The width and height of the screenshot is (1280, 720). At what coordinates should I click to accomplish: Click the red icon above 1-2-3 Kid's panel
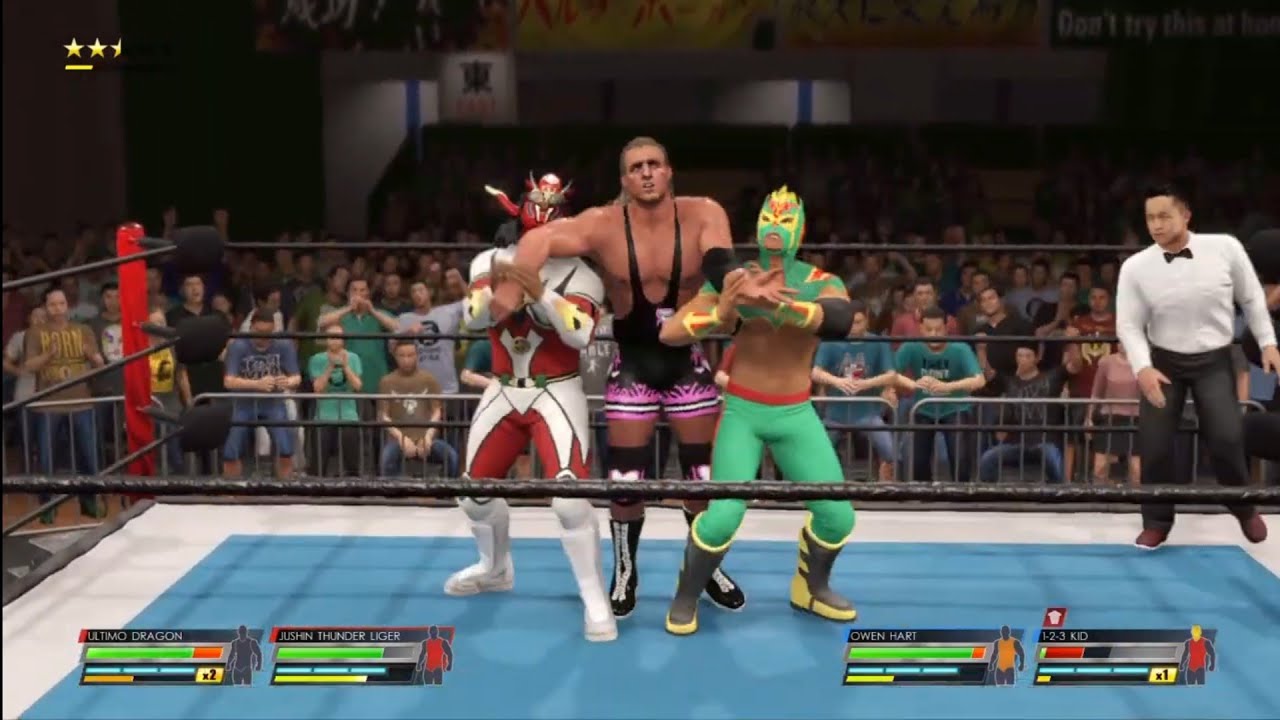click(x=1055, y=617)
